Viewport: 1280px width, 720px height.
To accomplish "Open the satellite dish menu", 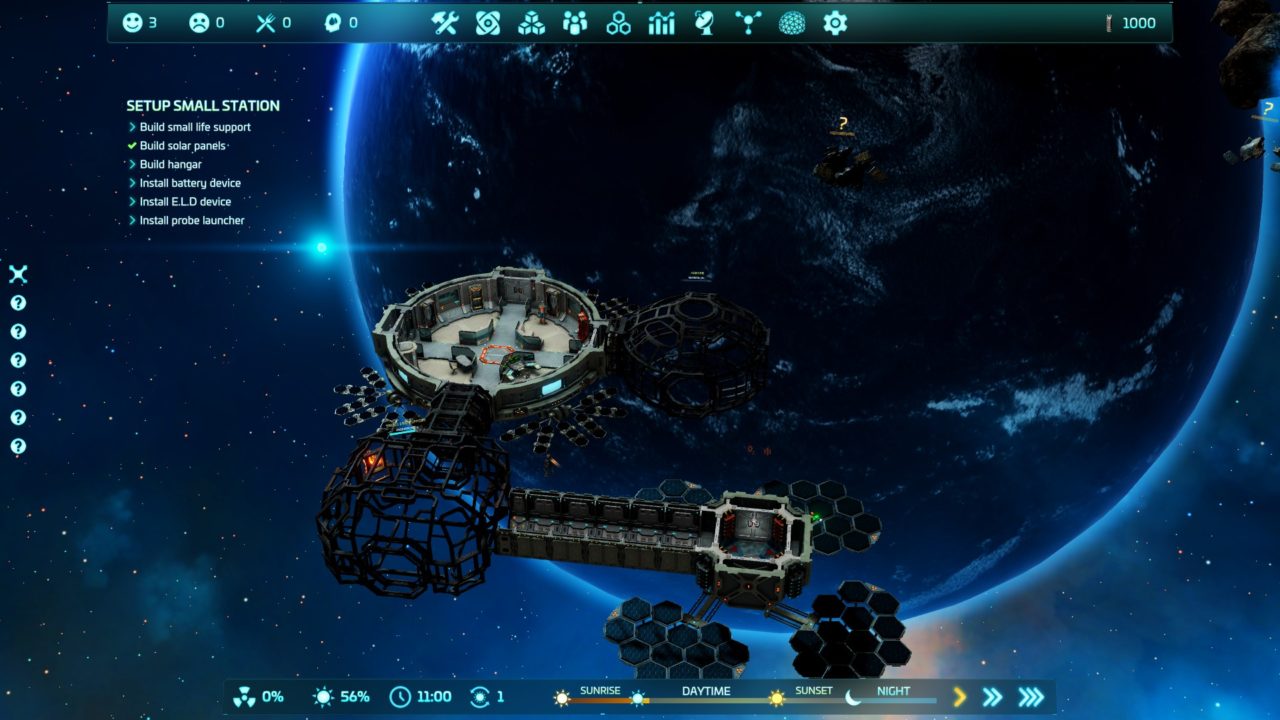I will (705, 23).
